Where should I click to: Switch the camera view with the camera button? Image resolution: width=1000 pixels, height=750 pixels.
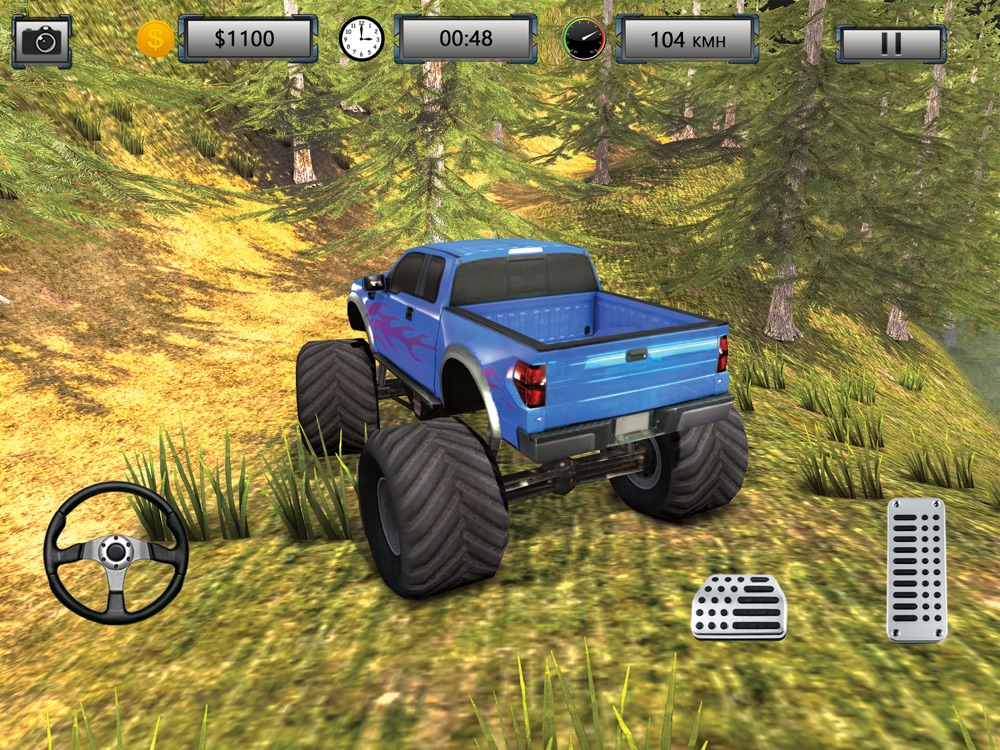42,40
